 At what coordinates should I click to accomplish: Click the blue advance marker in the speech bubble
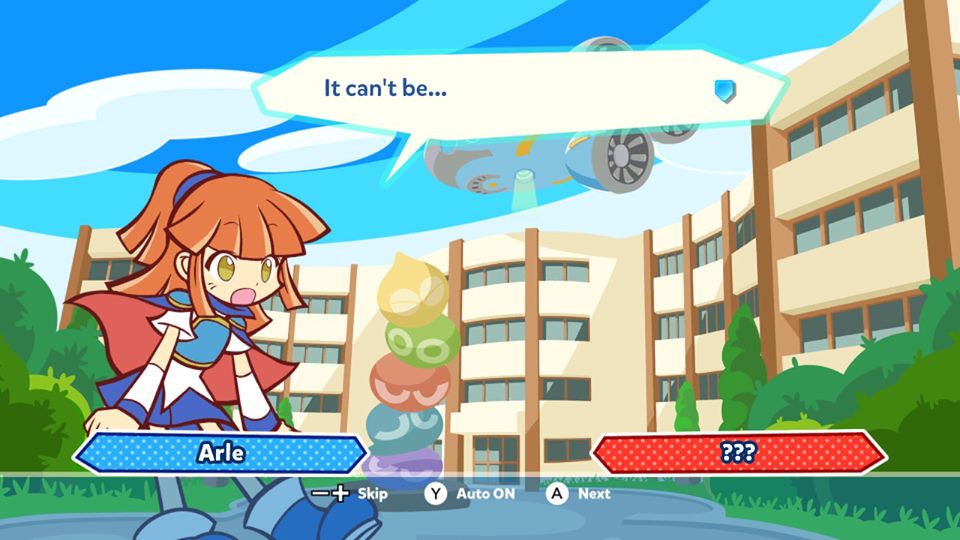coord(724,91)
